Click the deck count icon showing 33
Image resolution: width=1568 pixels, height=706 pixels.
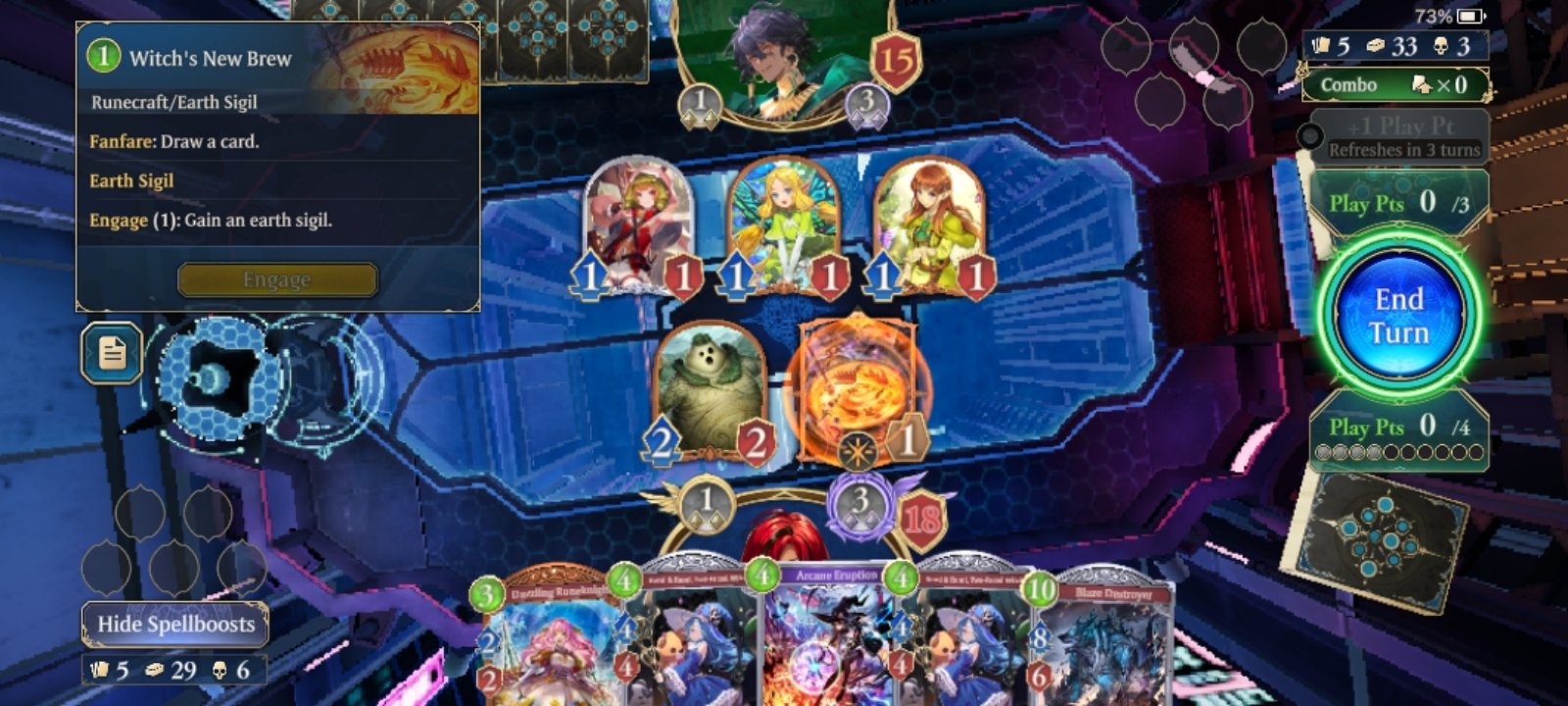coord(1377,45)
